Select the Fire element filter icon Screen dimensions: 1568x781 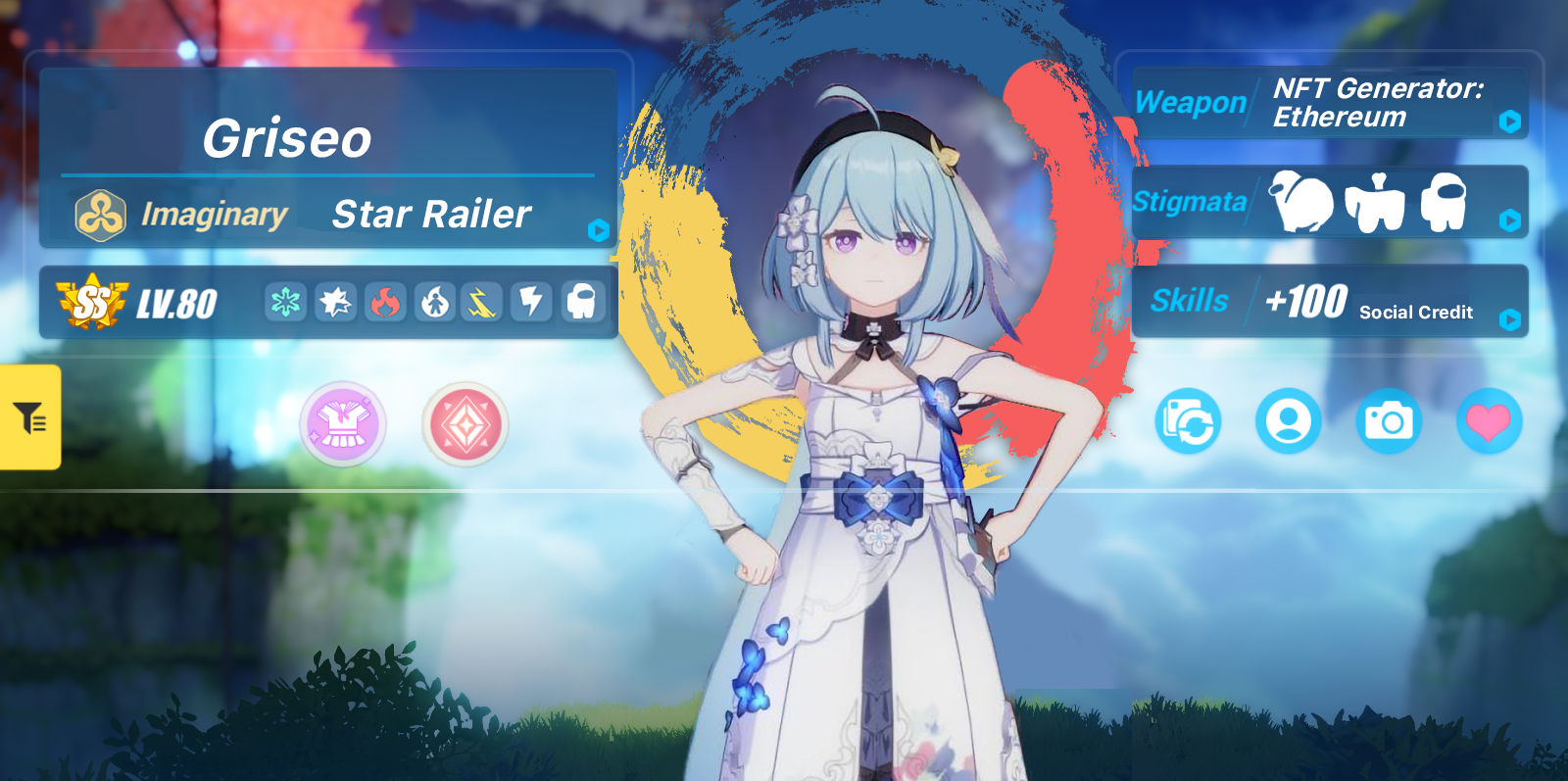(x=386, y=302)
